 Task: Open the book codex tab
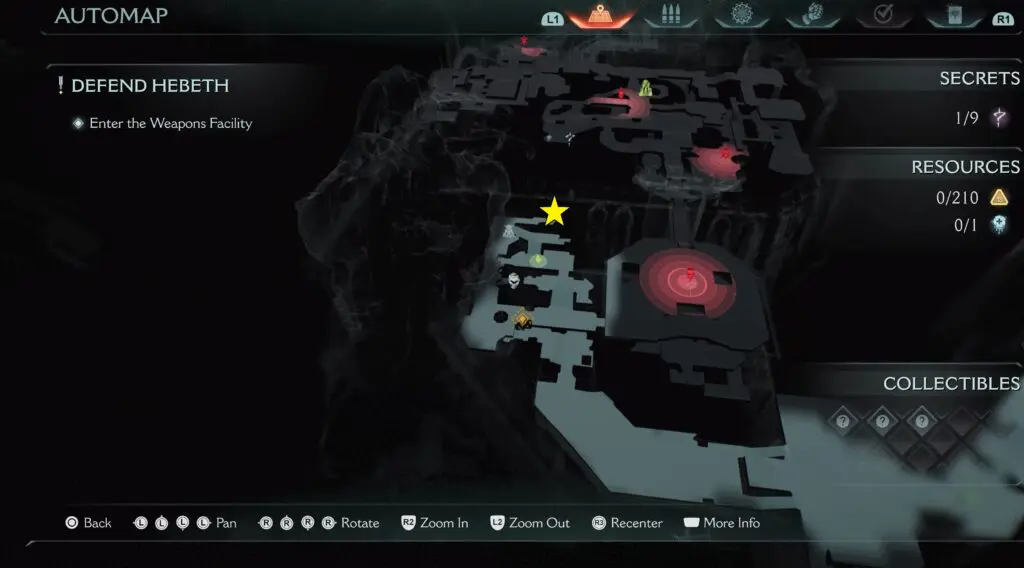coord(956,16)
